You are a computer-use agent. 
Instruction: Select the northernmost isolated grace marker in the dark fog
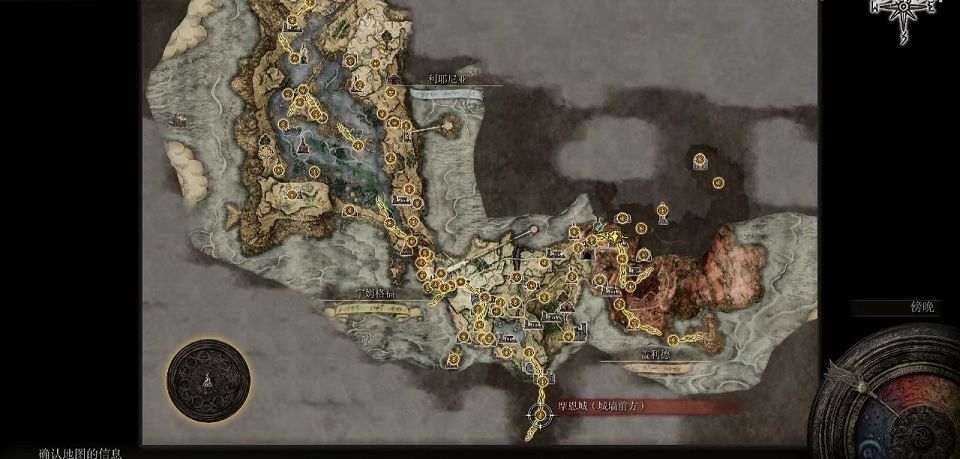699,159
